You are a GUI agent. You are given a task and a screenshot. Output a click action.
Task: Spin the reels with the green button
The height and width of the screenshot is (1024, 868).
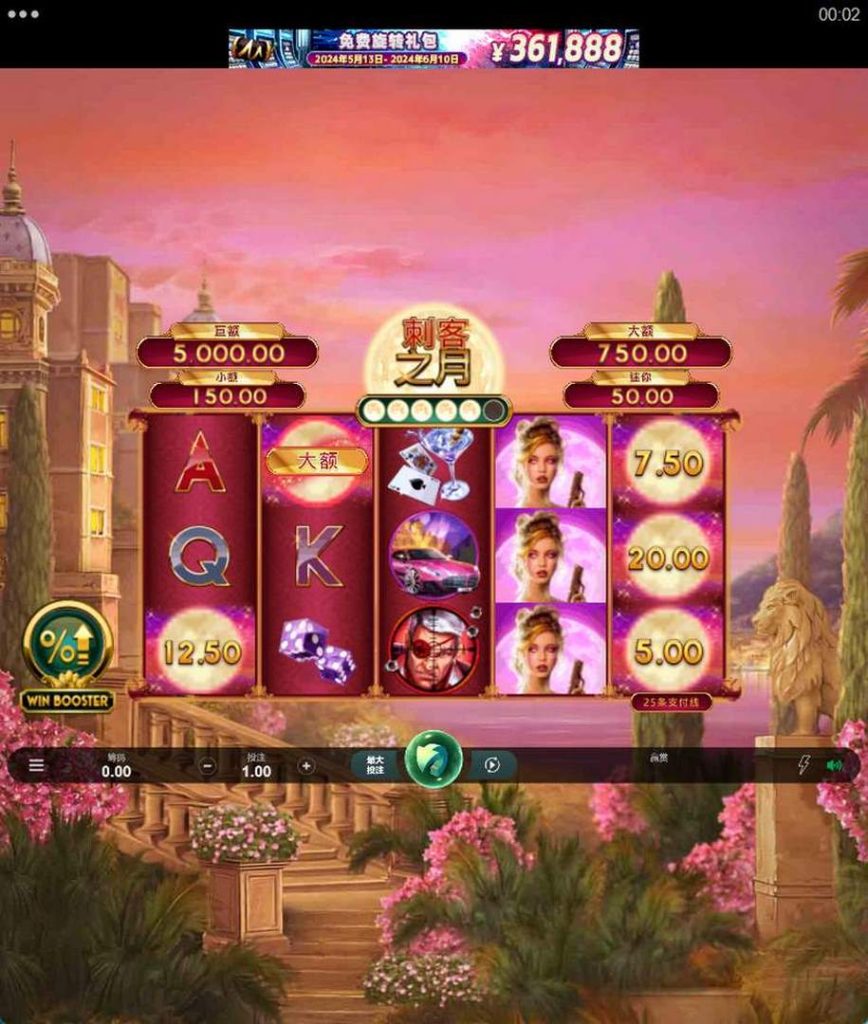(433, 761)
